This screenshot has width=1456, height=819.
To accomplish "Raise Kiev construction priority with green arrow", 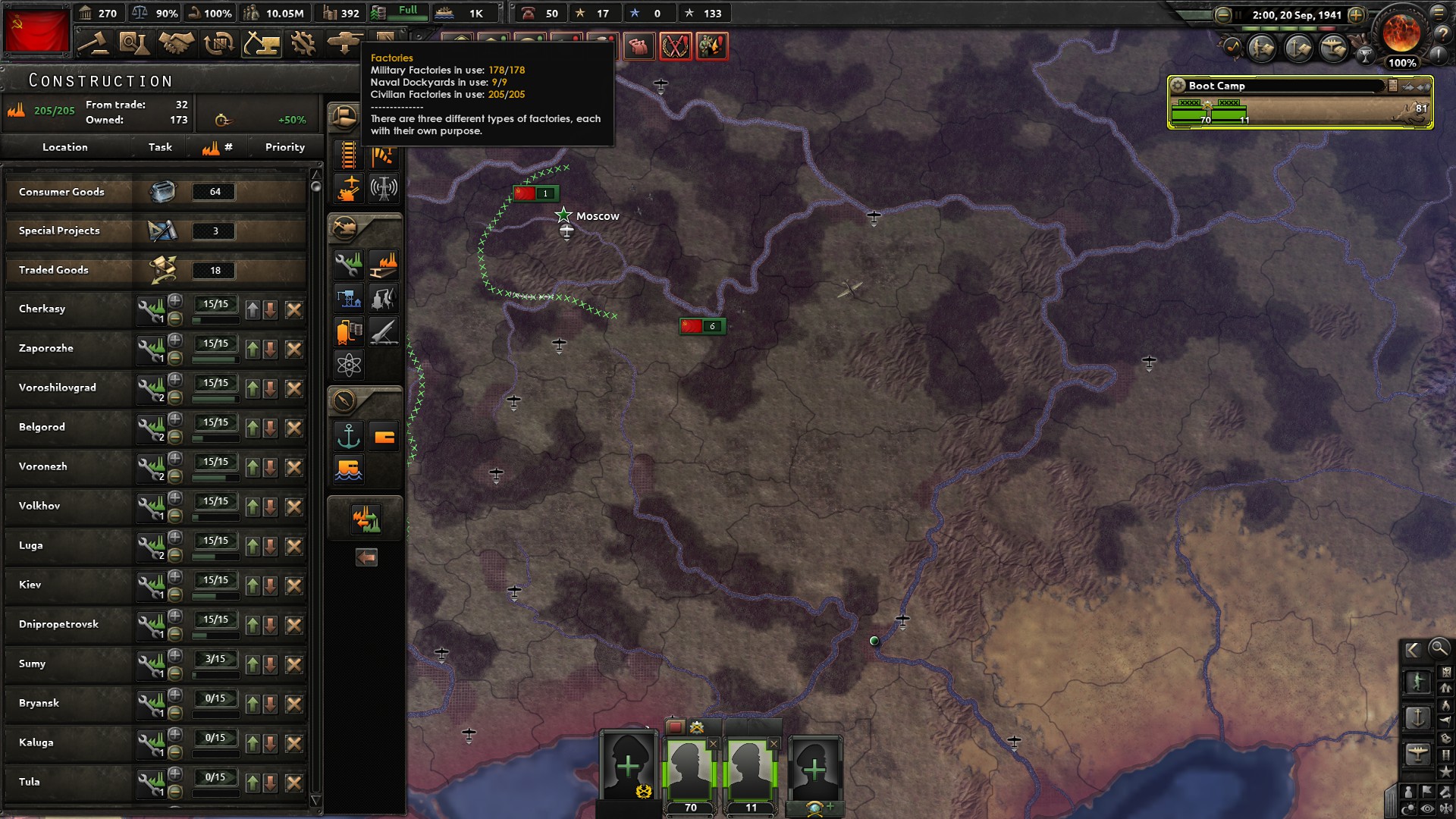I will coord(253,584).
